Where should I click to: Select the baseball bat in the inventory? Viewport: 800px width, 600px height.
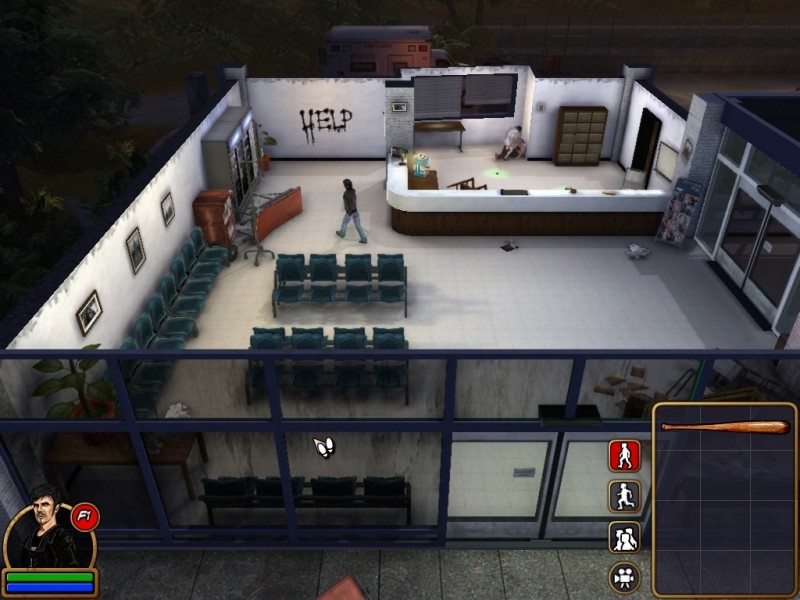coord(725,427)
